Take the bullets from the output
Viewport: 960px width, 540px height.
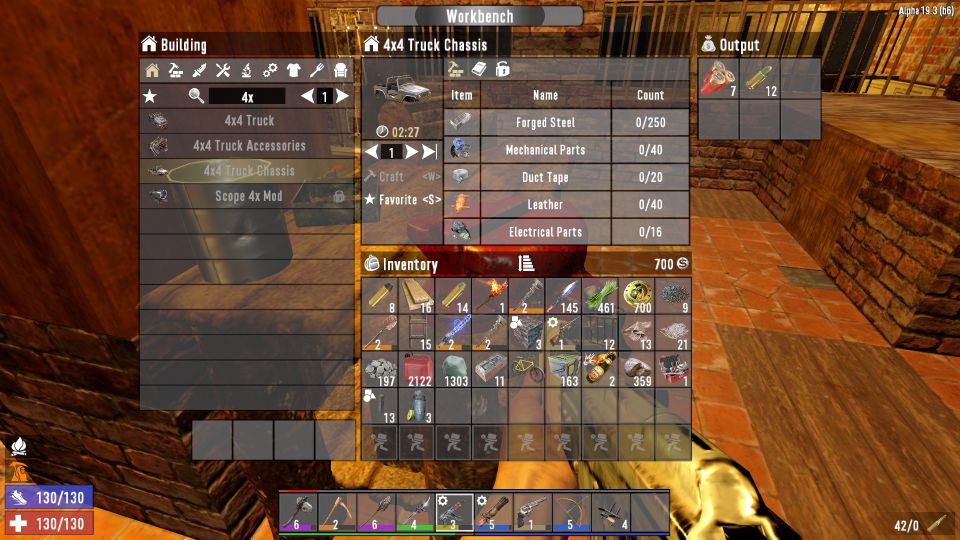(x=759, y=80)
